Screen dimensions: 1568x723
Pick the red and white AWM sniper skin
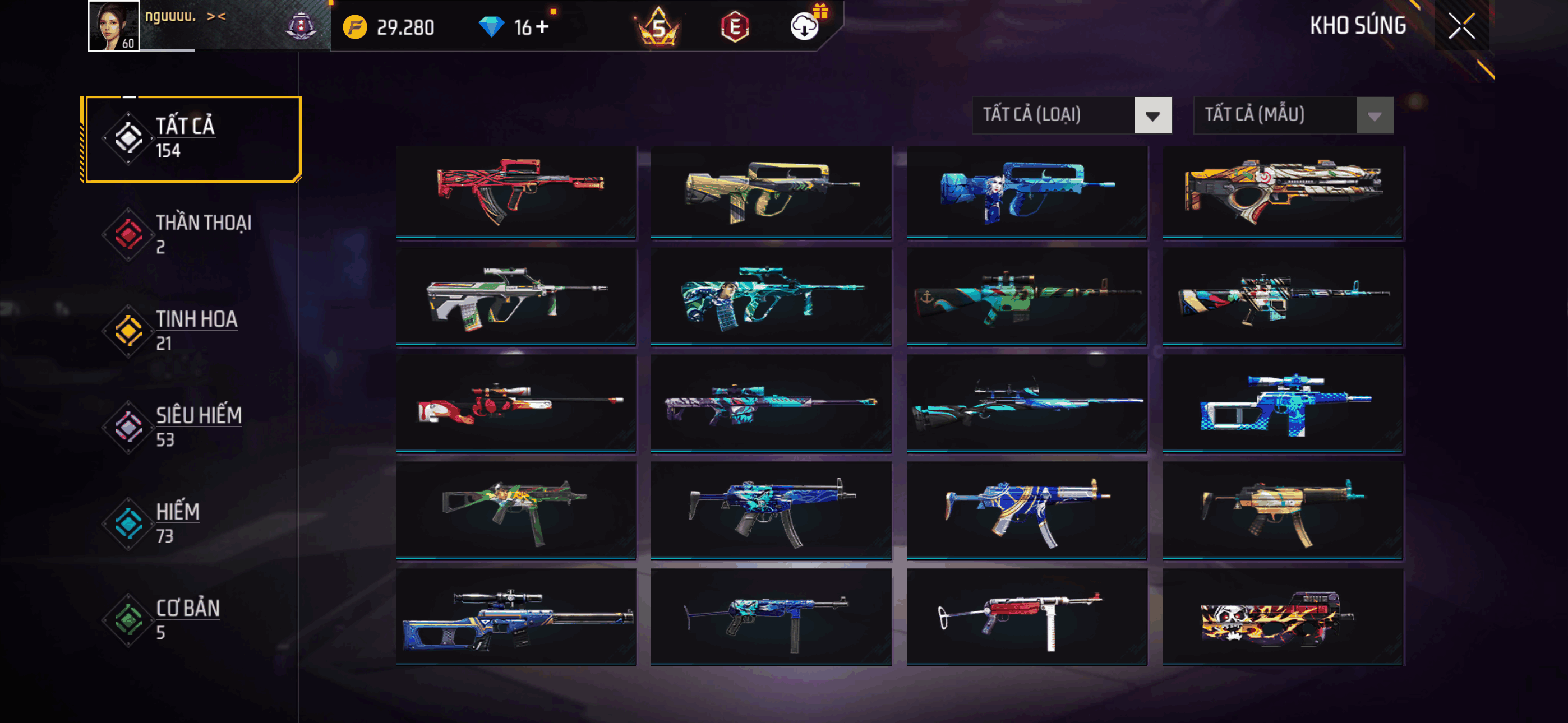coord(515,403)
